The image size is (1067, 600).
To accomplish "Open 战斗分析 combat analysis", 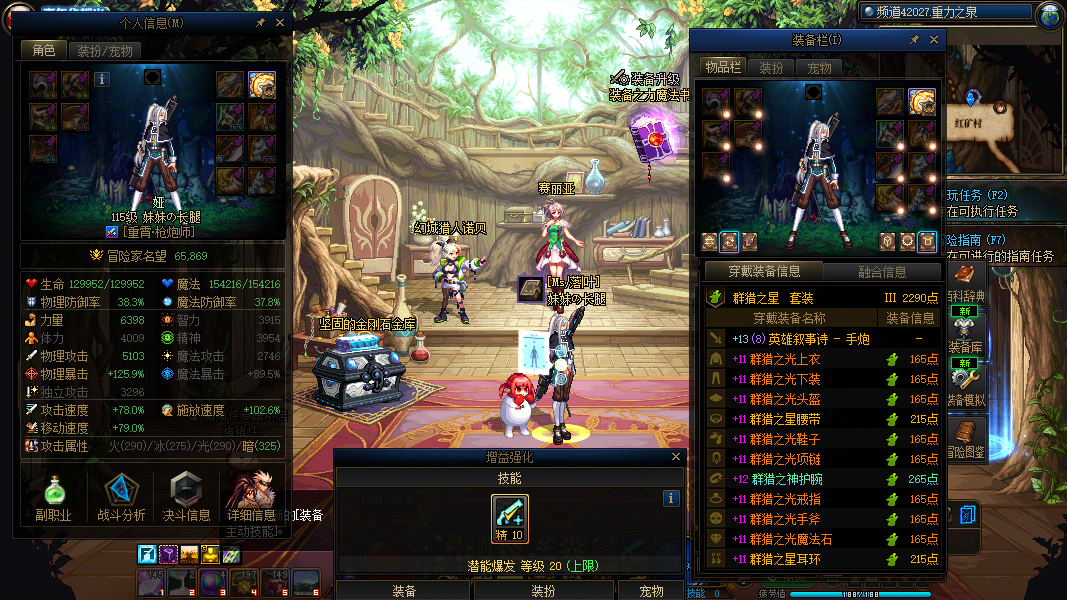I will 121,497.
